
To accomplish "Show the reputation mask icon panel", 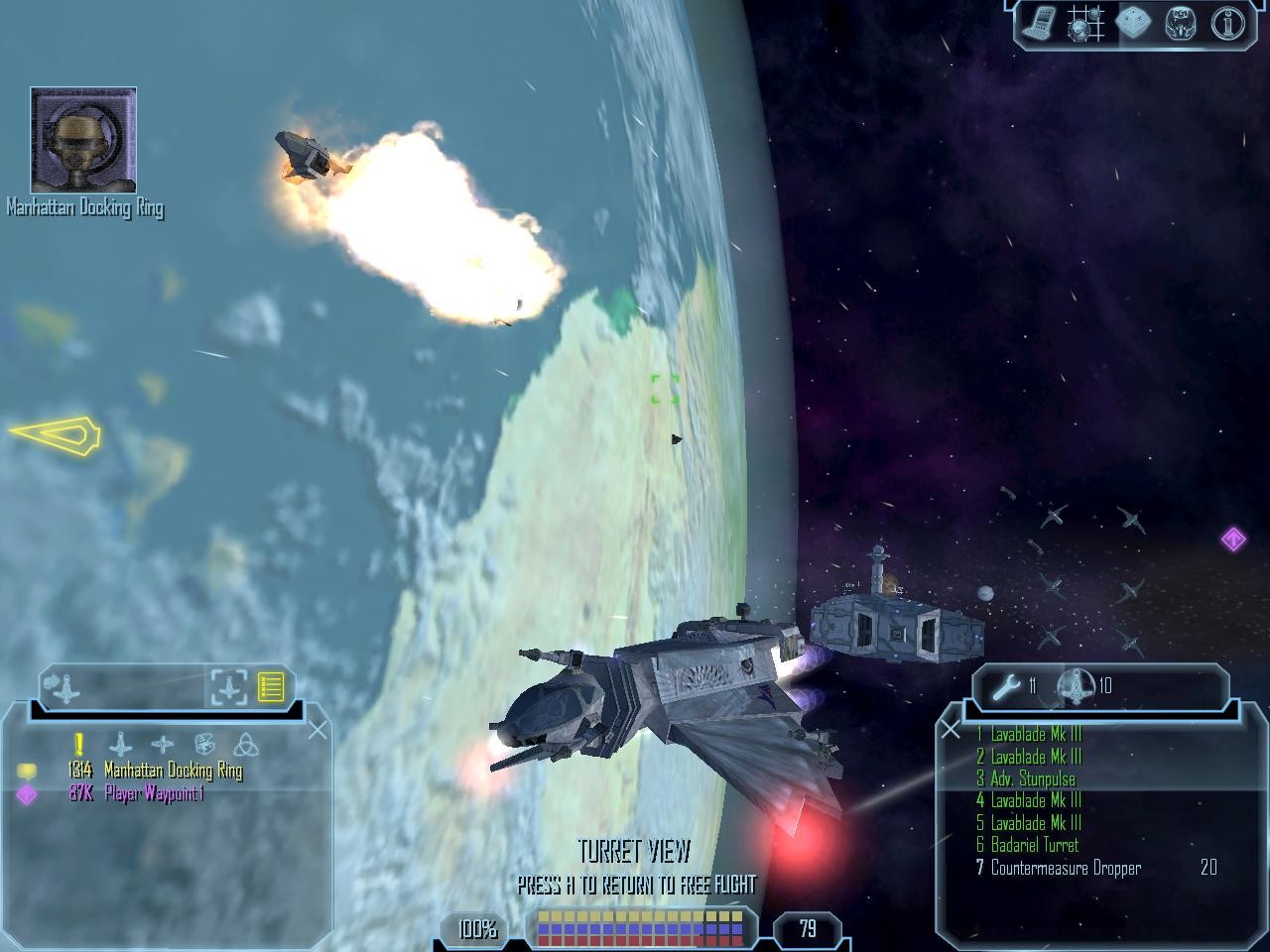I will coord(1181,24).
